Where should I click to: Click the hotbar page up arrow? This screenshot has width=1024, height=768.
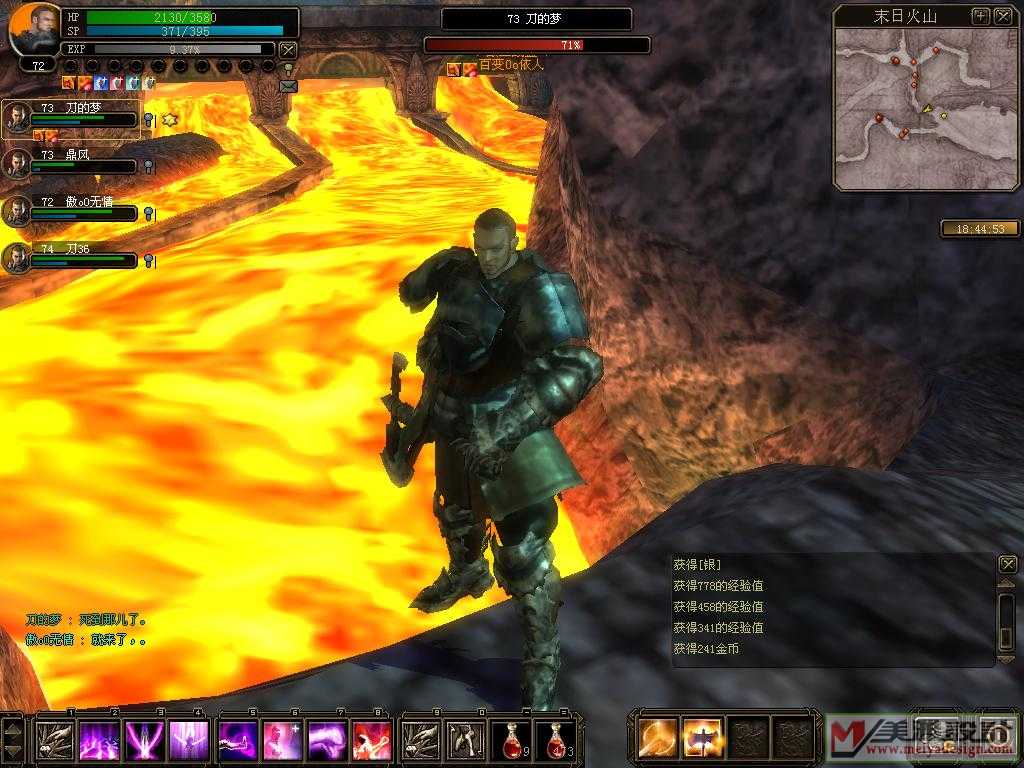(x=13, y=726)
